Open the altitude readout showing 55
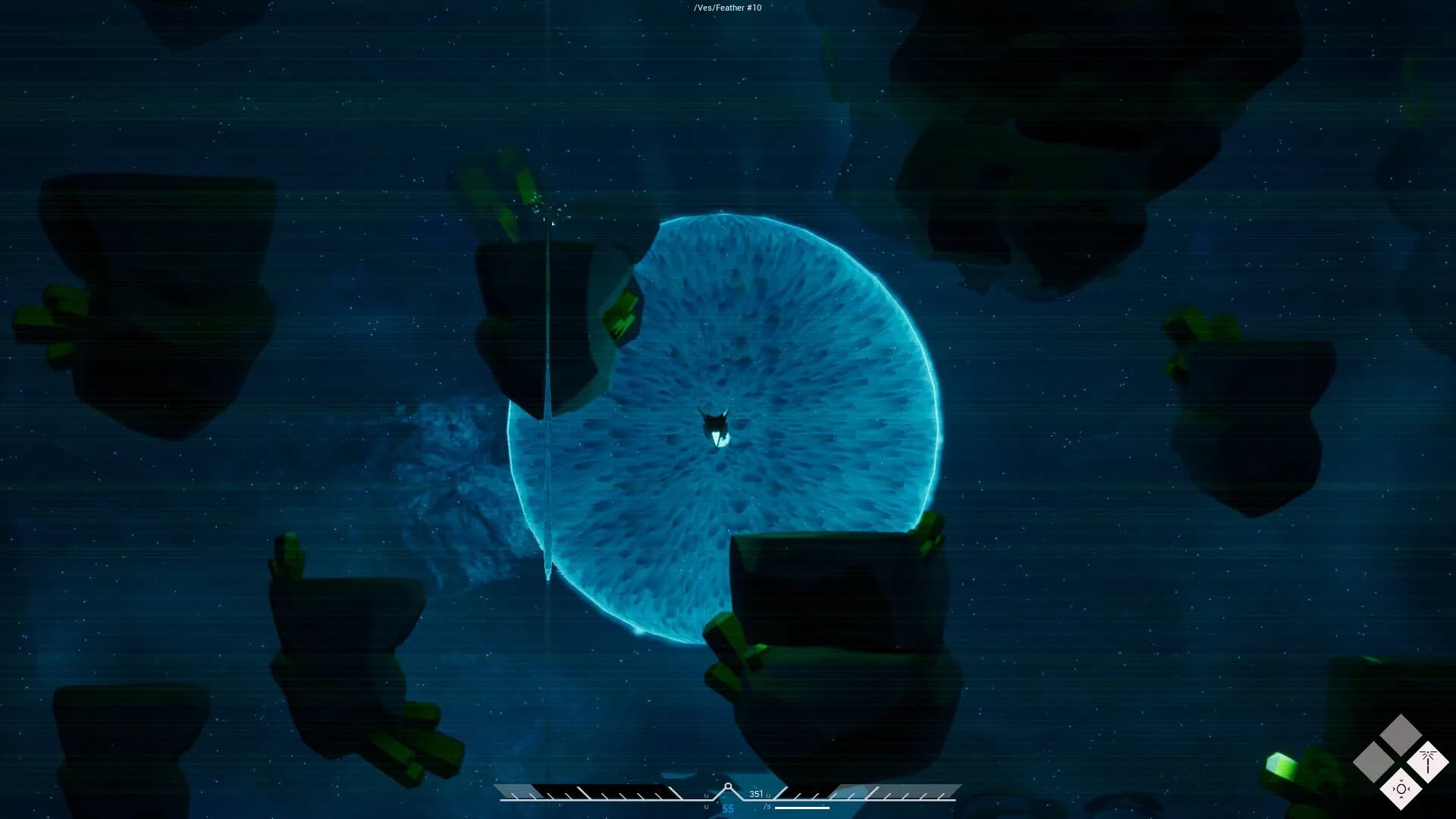 [x=728, y=808]
